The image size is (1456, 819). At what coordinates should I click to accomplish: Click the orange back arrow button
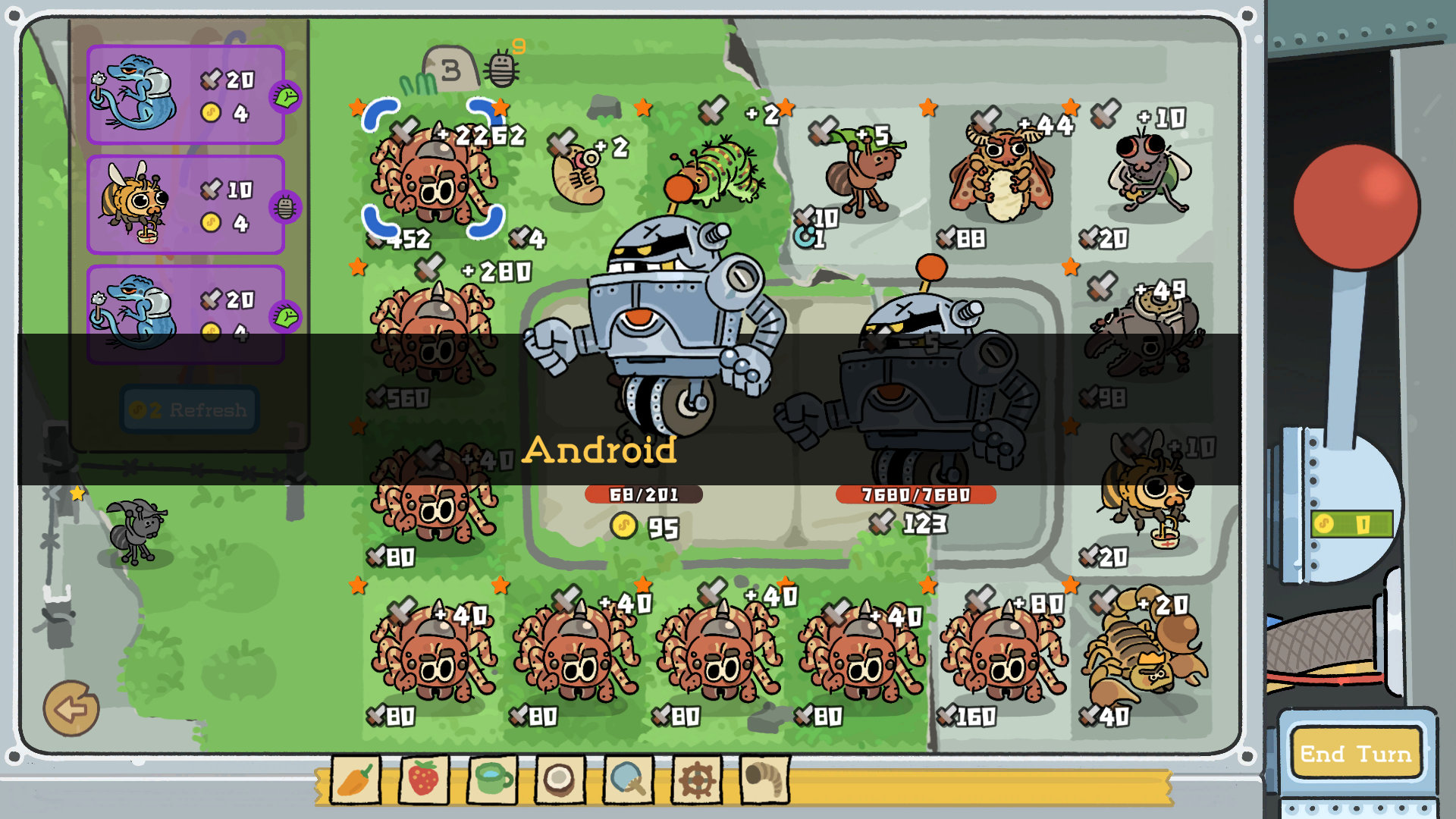tap(71, 709)
